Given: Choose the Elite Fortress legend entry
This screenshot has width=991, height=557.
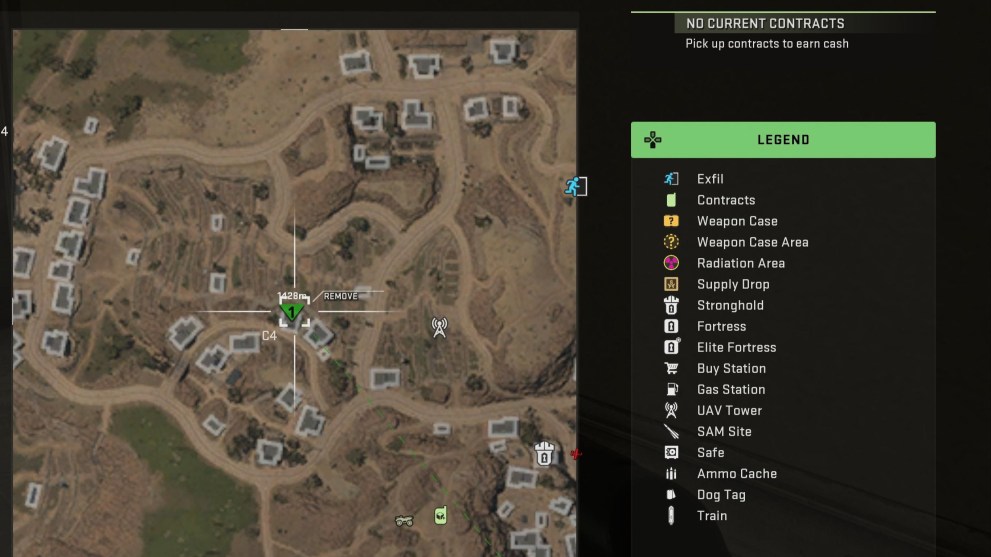Looking at the screenshot, I should point(736,347).
